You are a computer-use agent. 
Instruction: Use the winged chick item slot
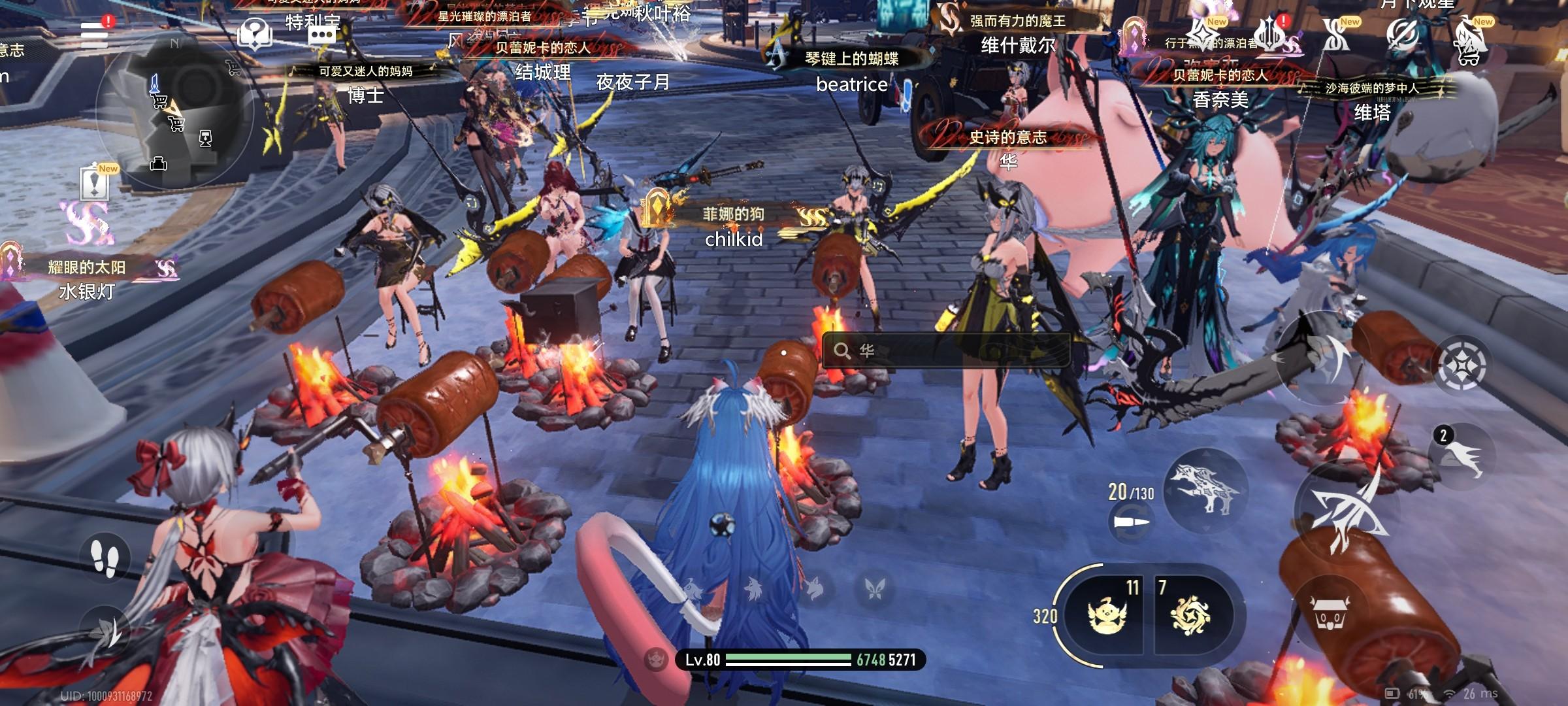point(1108,614)
